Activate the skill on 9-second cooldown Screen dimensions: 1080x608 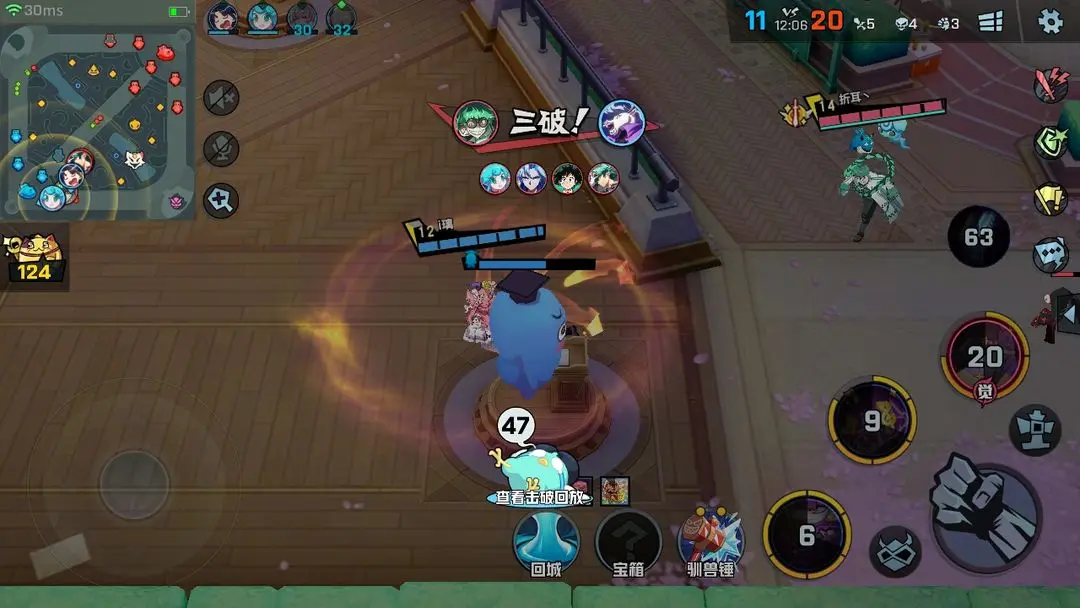click(x=873, y=421)
